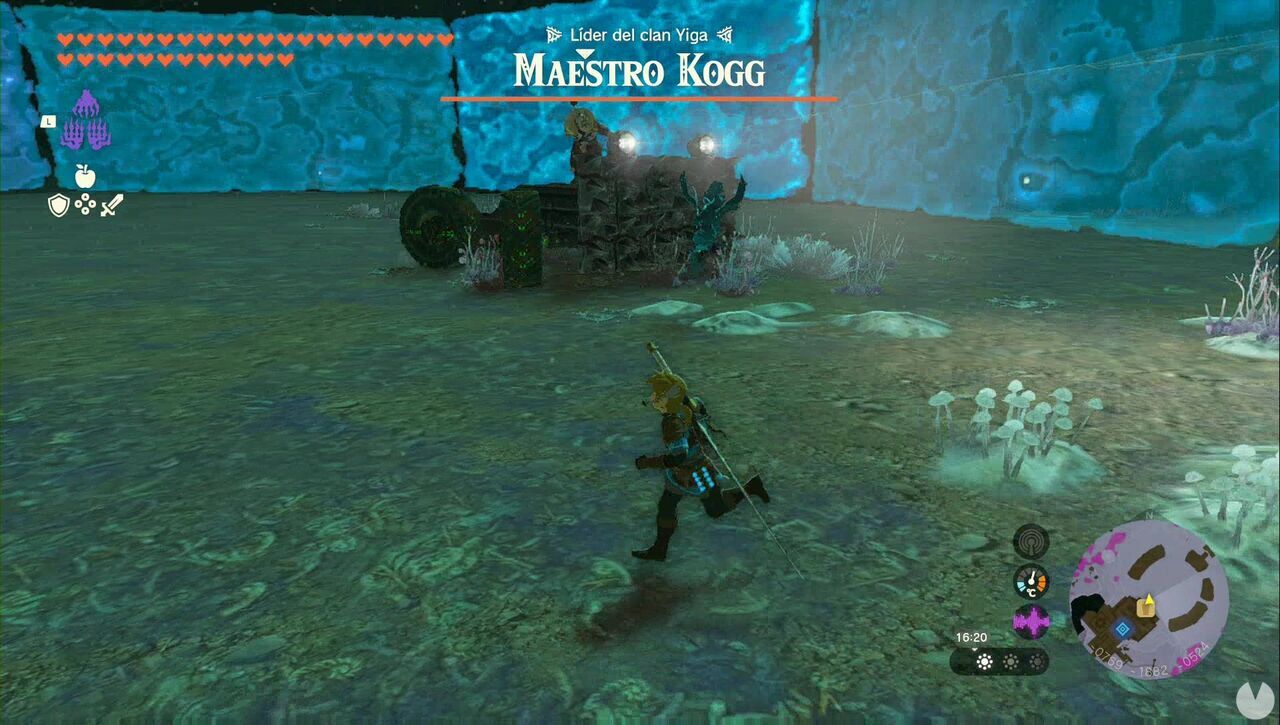1280x725 pixels.
Task: Click the L button prompt next to the ability
Action: coord(49,121)
